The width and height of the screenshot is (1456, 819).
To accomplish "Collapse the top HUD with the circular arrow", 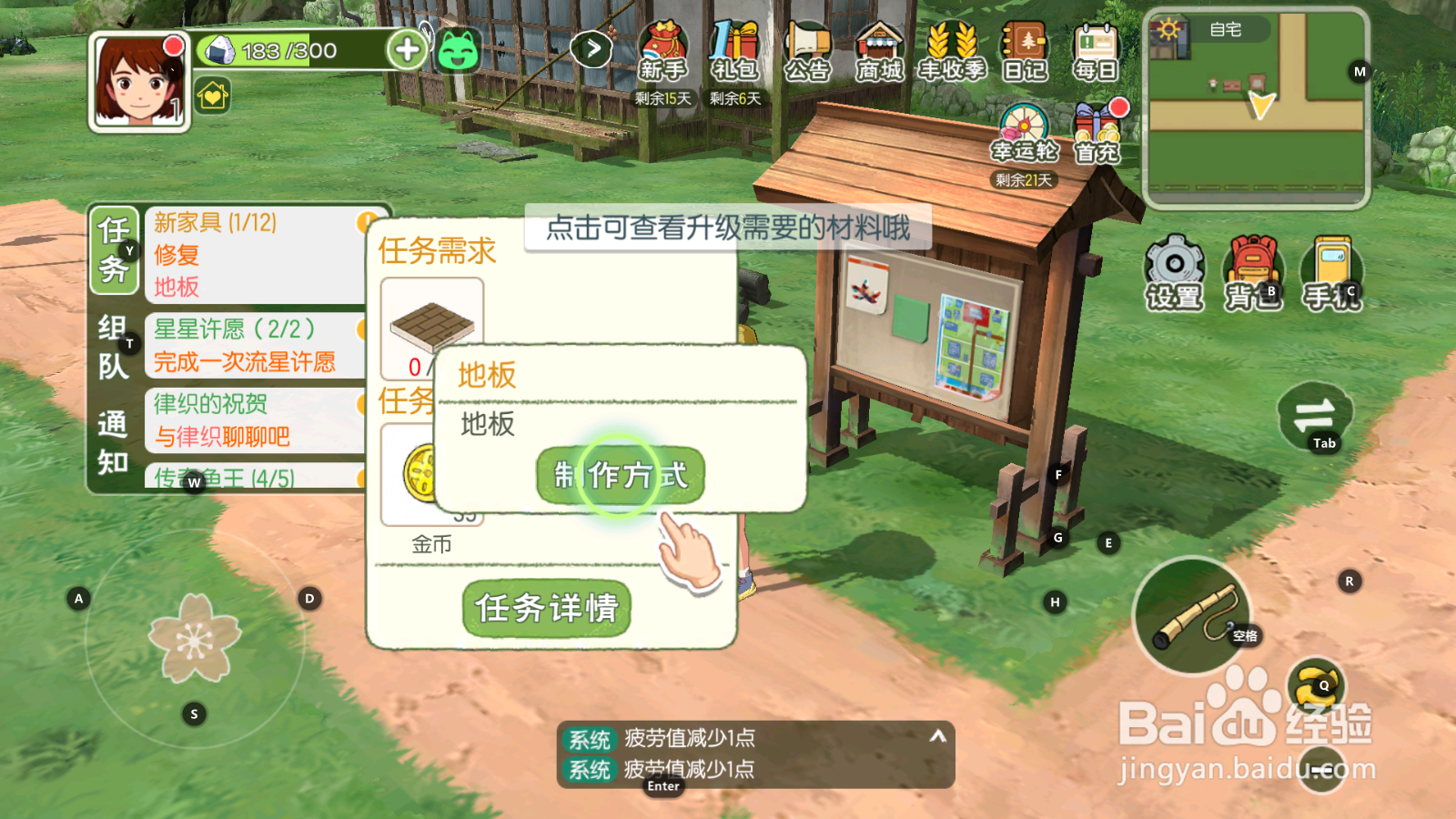I will (x=592, y=47).
